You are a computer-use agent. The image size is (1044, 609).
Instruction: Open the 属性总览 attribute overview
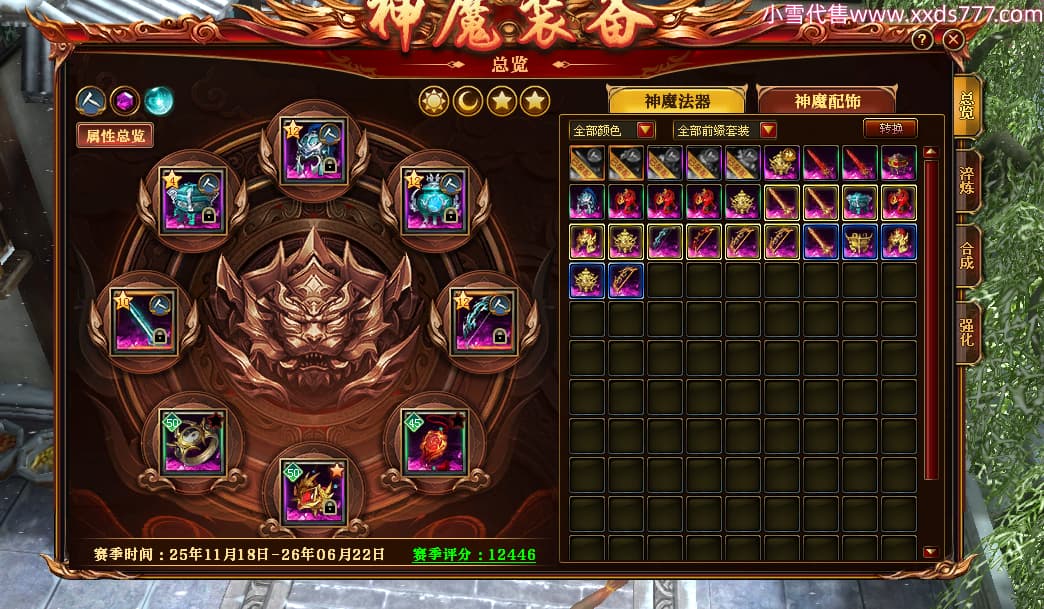(x=115, y=136)
